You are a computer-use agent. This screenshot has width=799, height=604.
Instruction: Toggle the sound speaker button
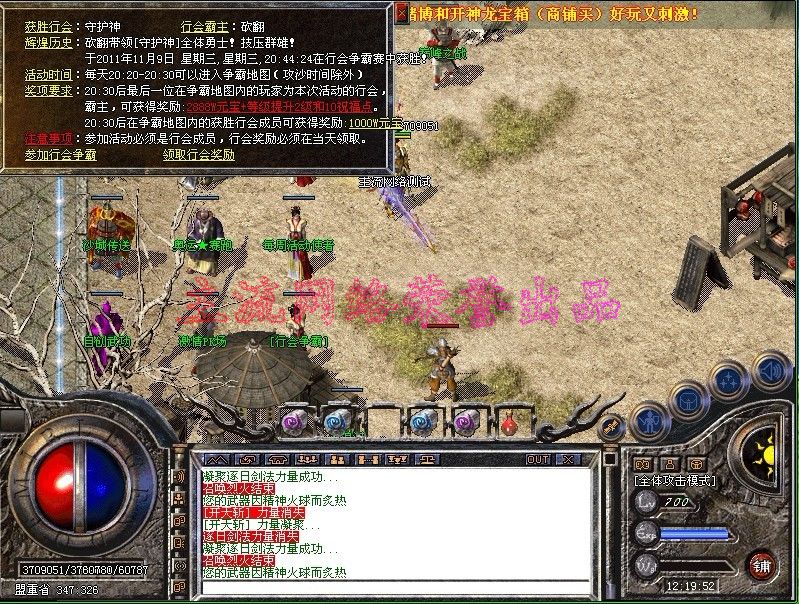(771, 370)
